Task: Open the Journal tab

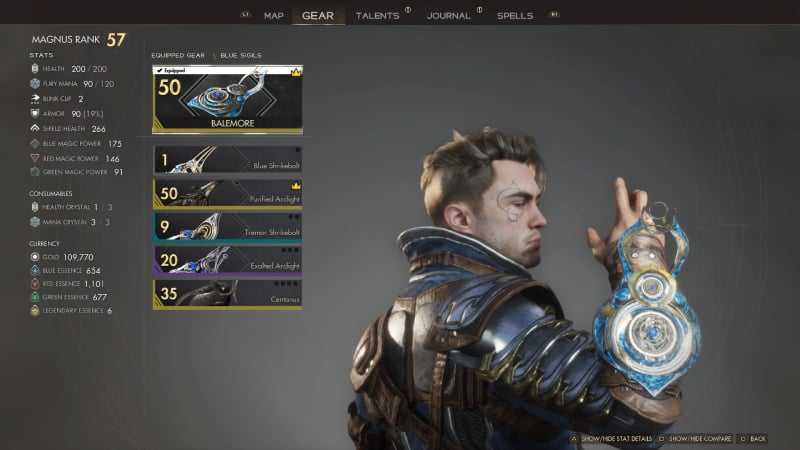Action: [448, 16]
